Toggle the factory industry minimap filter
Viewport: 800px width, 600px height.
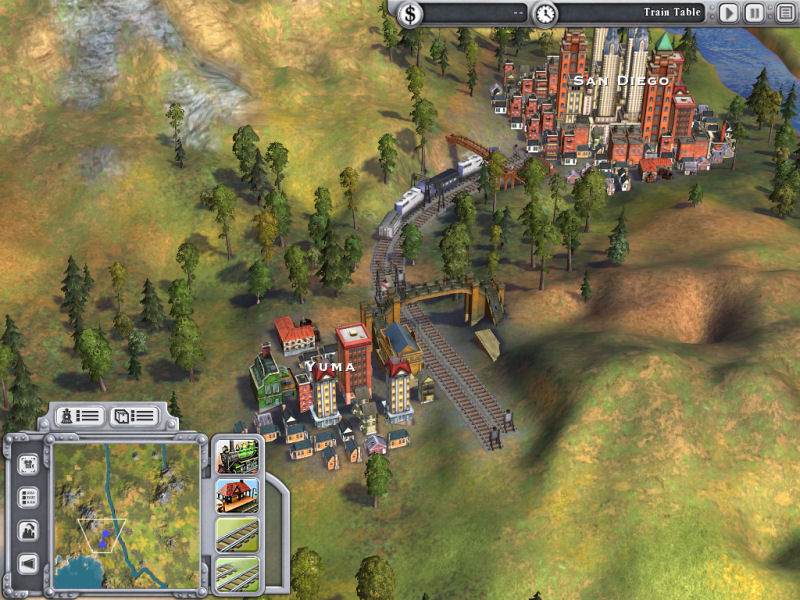28,530
